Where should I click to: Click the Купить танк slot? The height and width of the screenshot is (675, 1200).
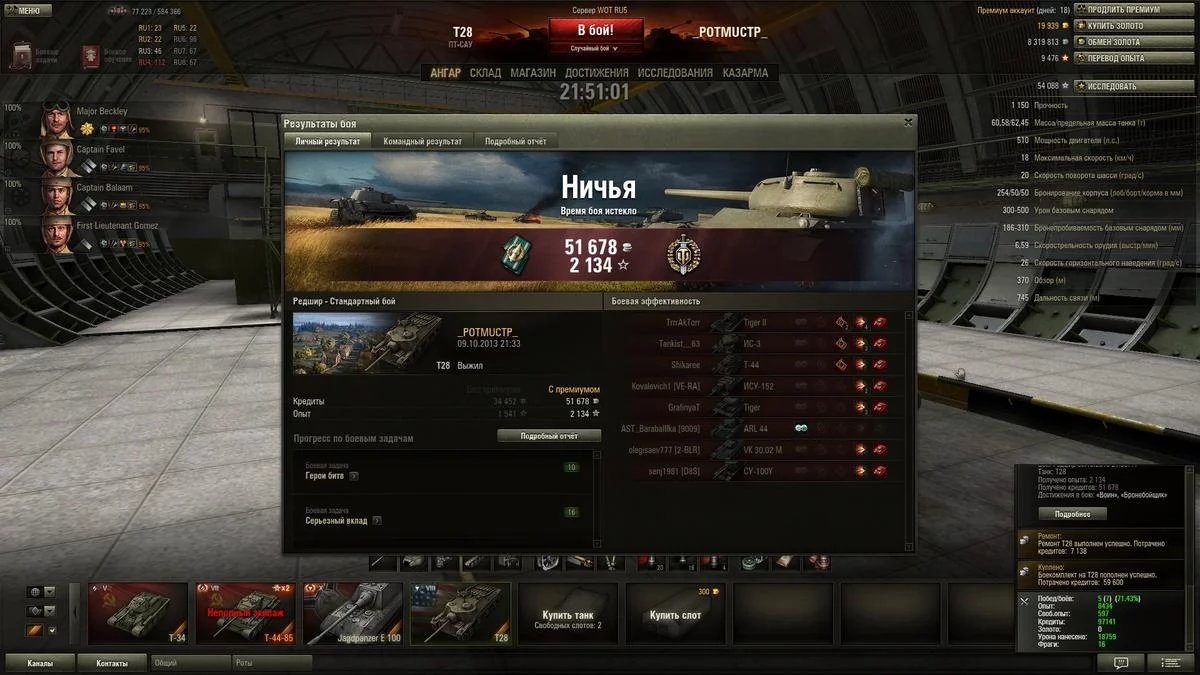[568, 613]
